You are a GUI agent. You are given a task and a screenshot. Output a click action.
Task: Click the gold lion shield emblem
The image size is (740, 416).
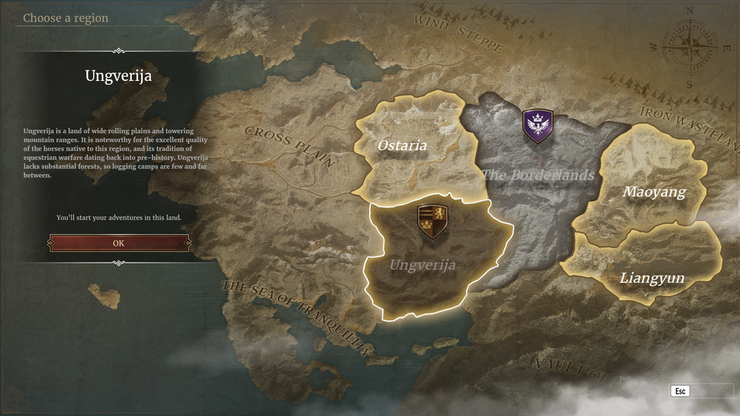click(432, 218)
